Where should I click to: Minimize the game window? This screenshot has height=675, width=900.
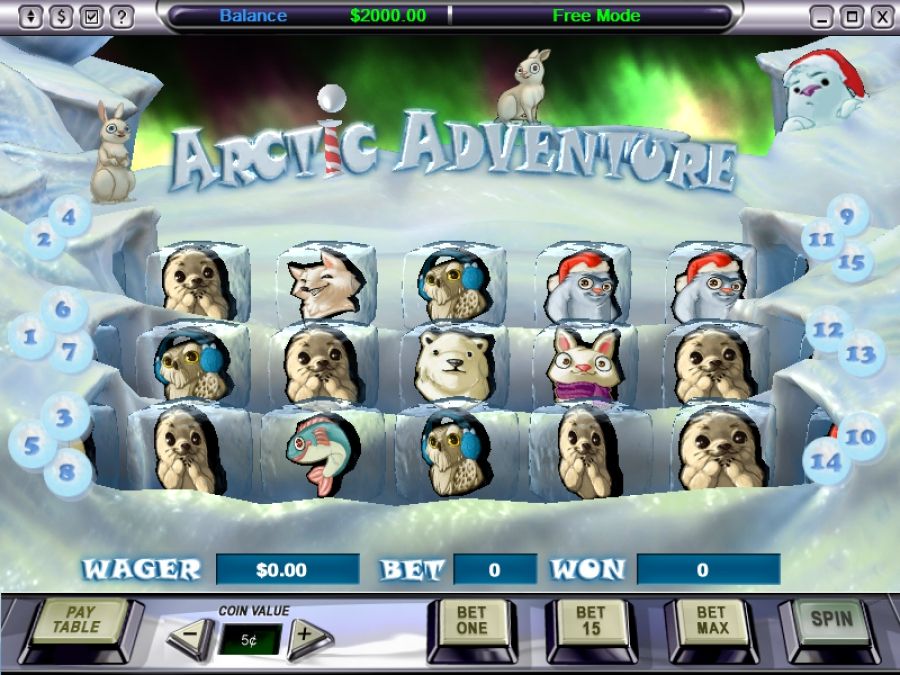pyautogui.click(x=821, y=17)
